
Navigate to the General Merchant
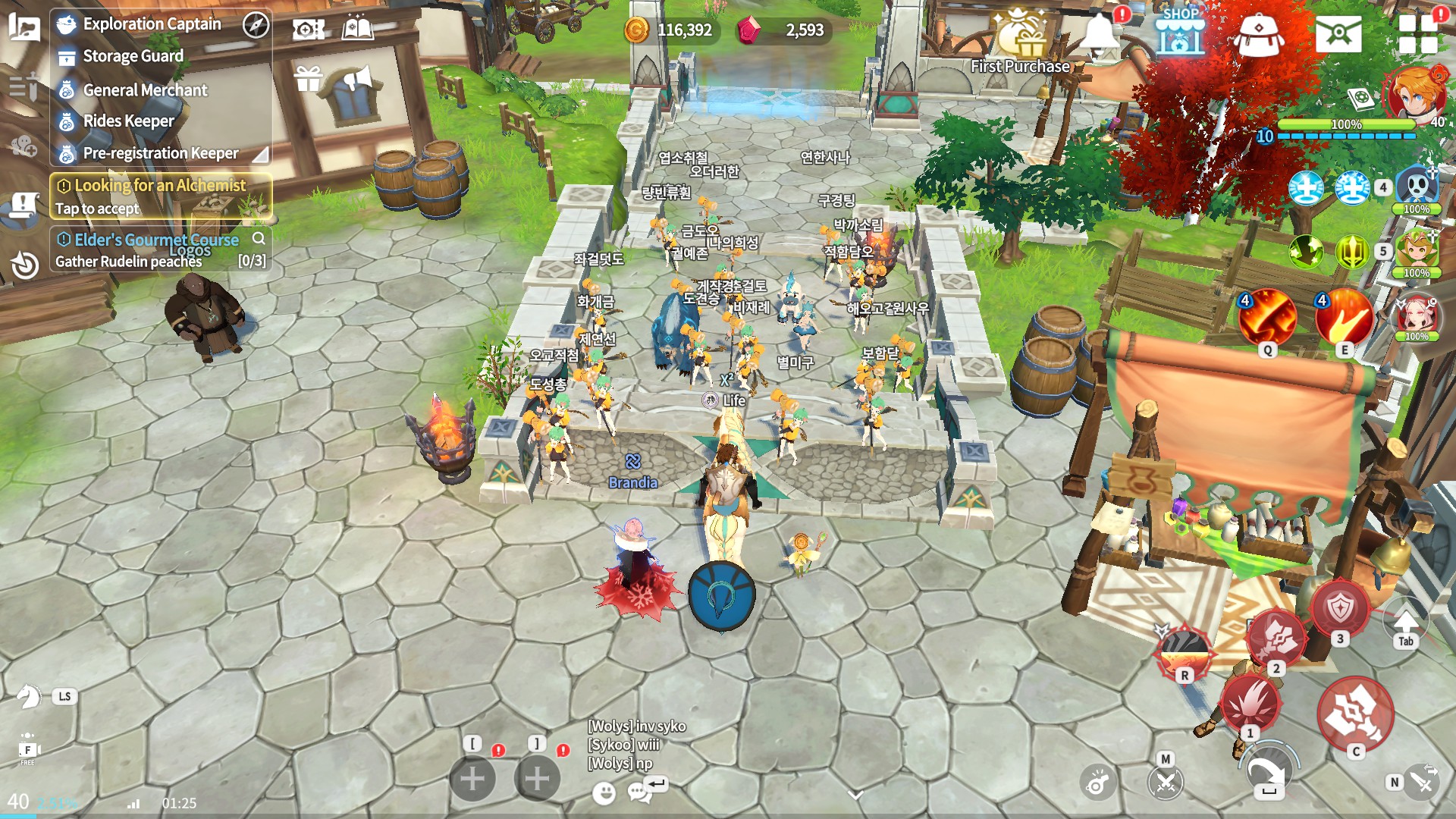145,90
